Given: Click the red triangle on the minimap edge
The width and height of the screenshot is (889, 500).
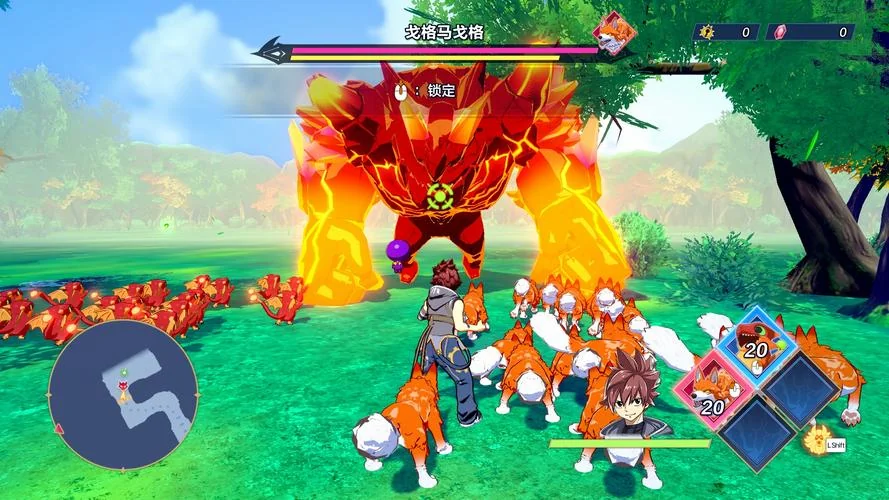Looking at the screenshot, I should pyautogui.click(x=60, y=429).
